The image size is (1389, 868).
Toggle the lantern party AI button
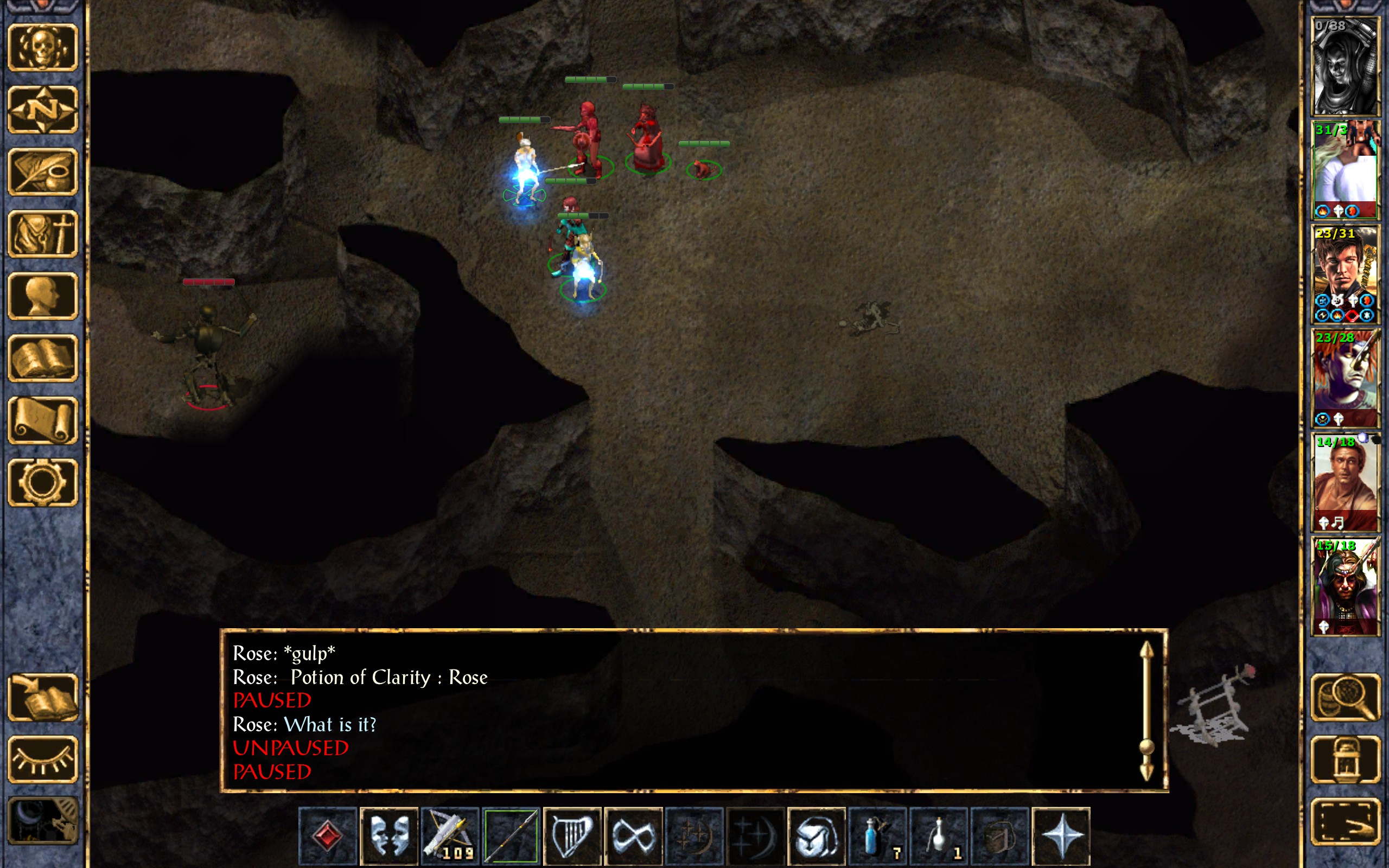pyautogui.click(x=1346, y=759)
